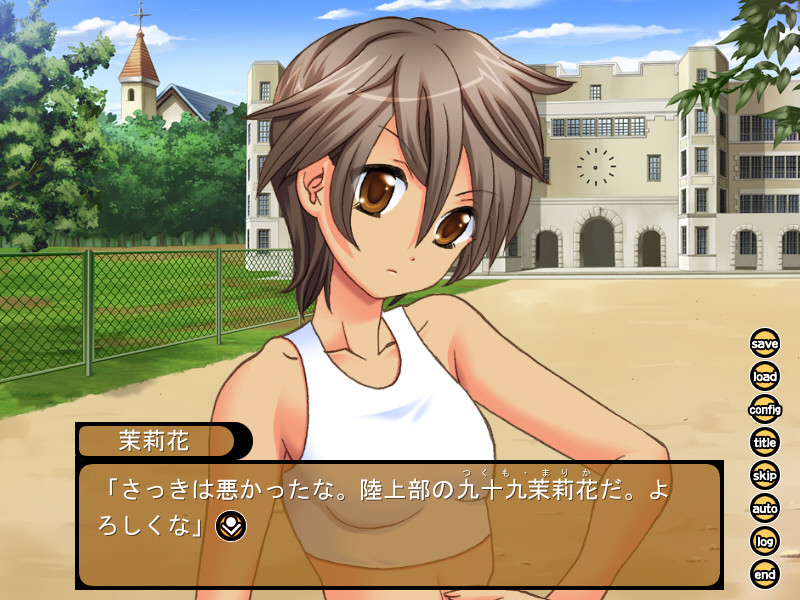Click the save button

[x=765, y=344]
